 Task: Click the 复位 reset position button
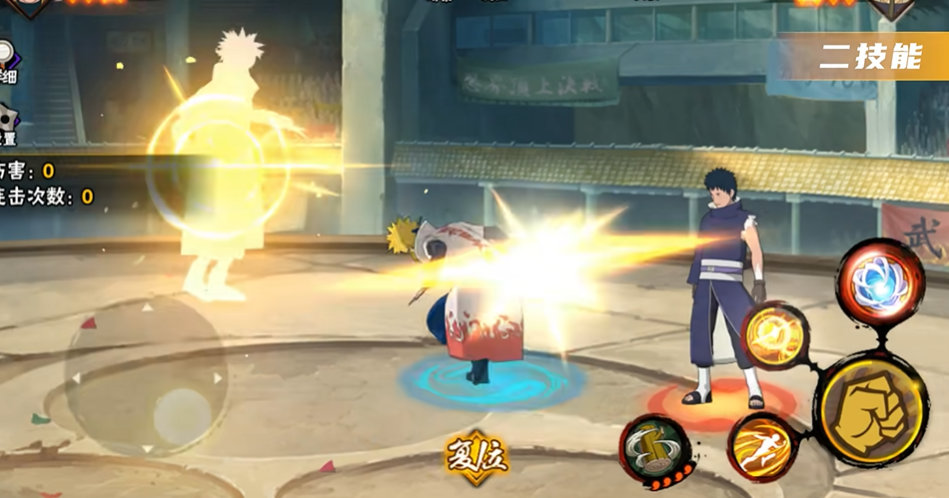click(x=476, y=457)
